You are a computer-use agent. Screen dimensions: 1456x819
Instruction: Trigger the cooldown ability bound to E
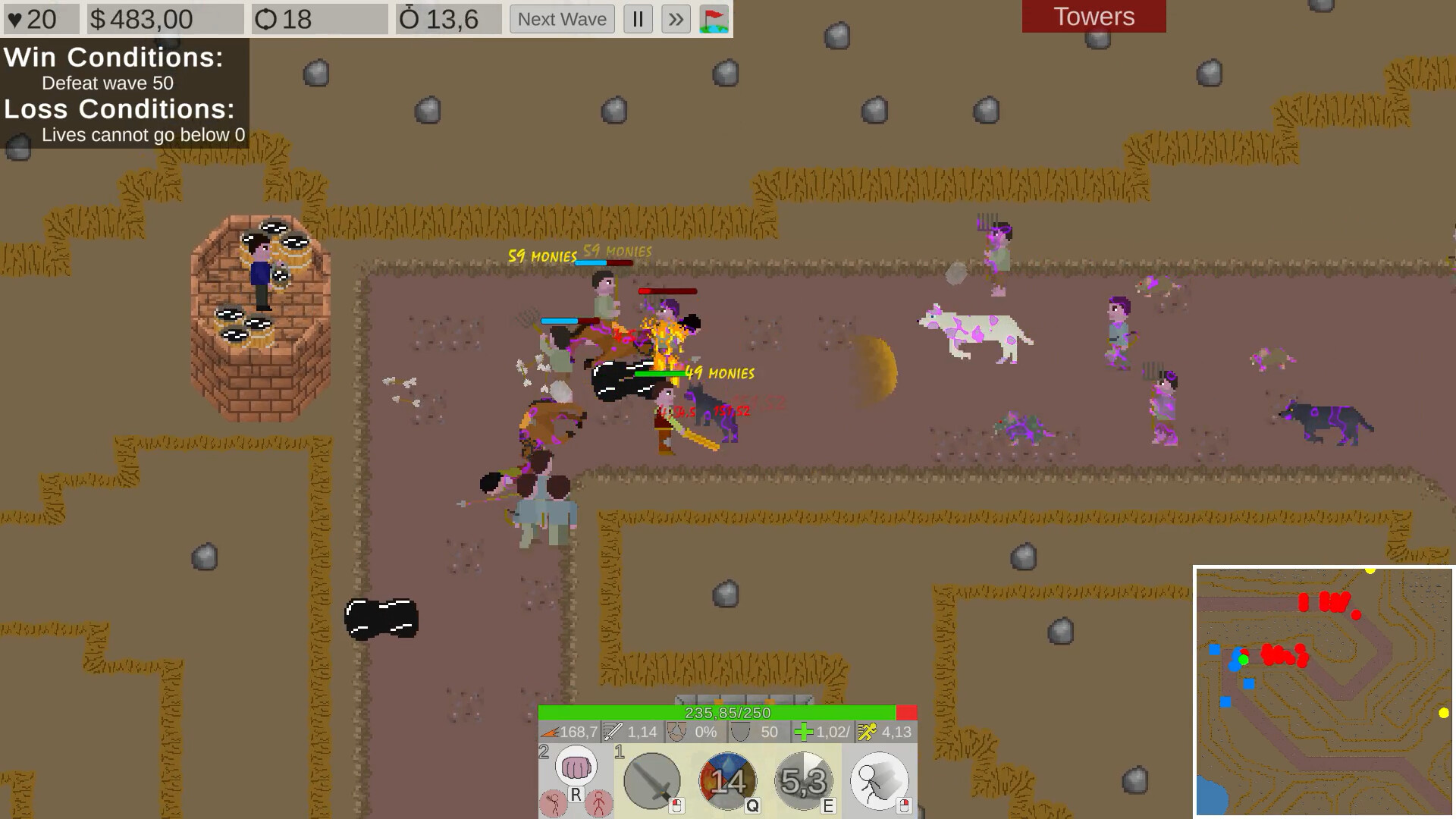[x=802, y=780]
